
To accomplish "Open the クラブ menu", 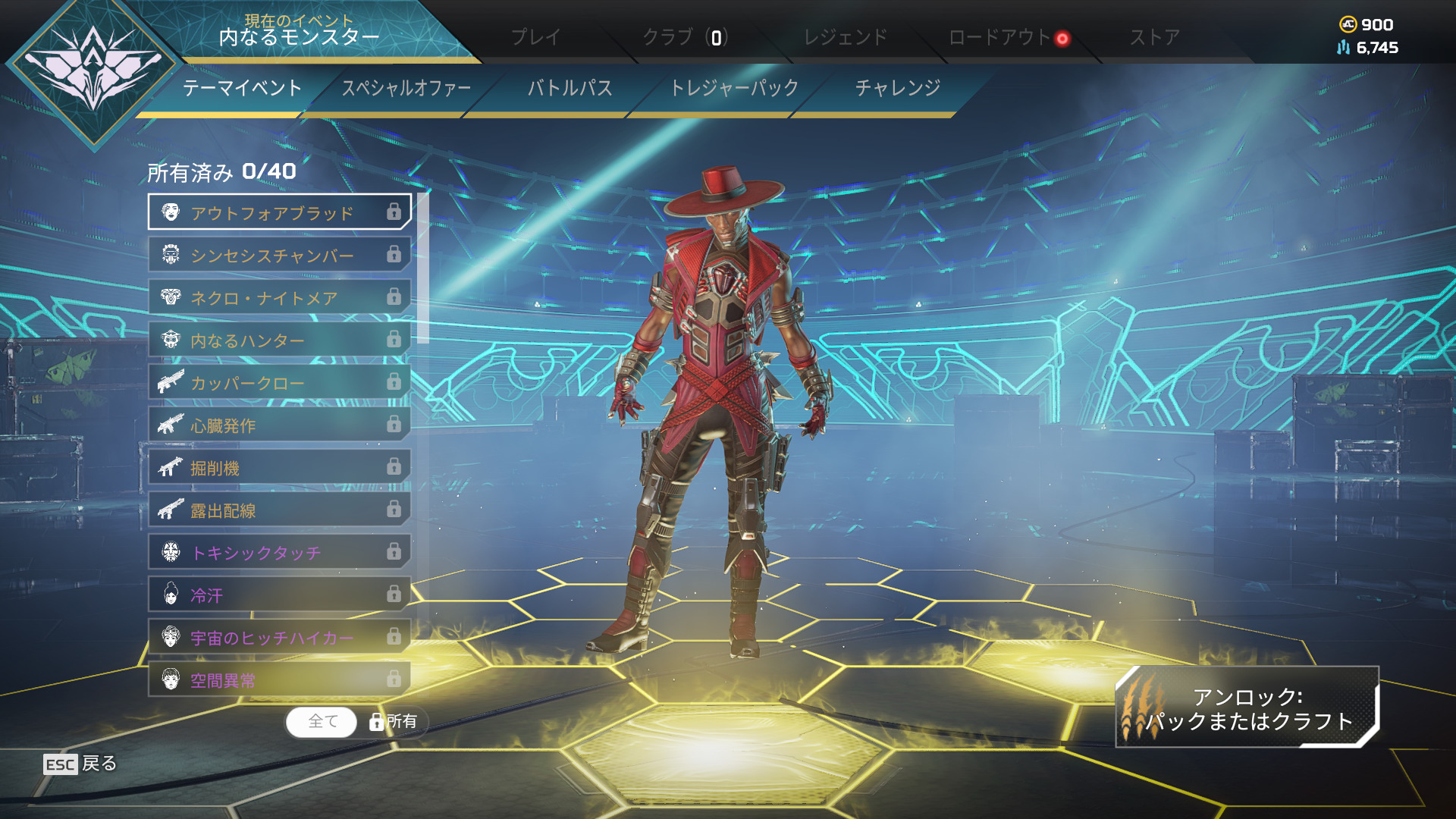I will point(685,37).
